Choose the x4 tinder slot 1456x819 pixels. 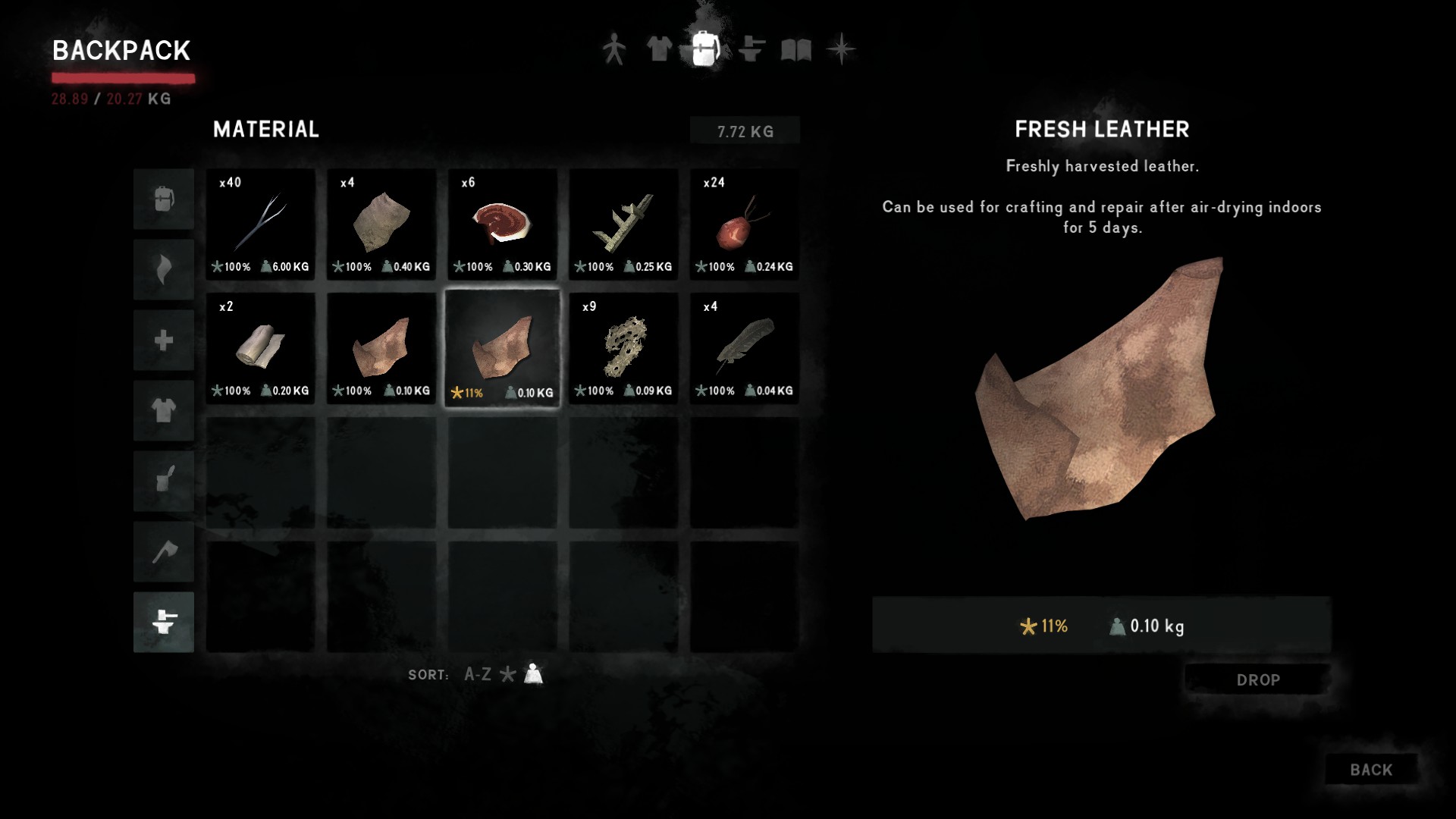[381, 224]
